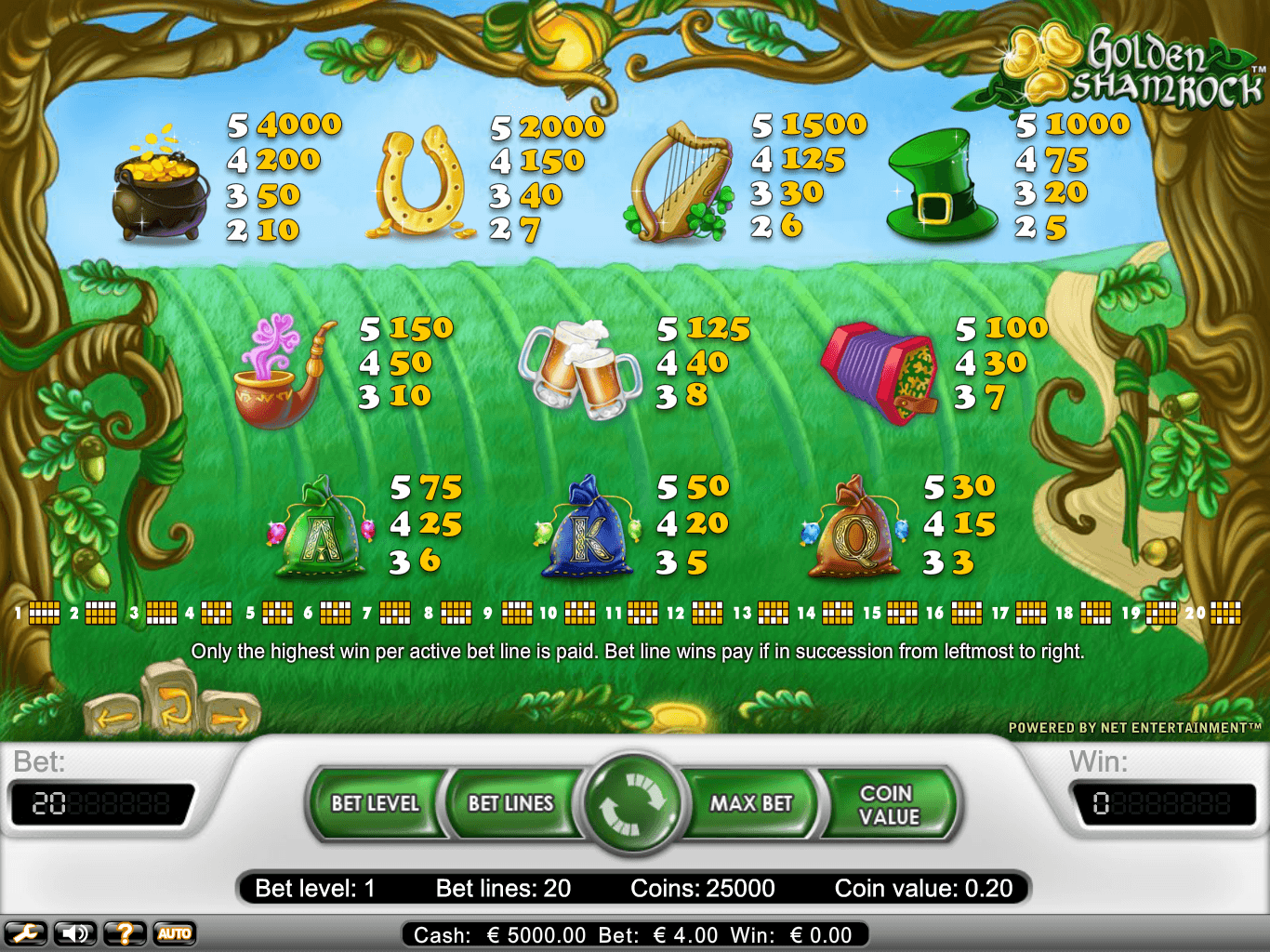Spin the reels with the round arrow button

click(x=633, y=803)
